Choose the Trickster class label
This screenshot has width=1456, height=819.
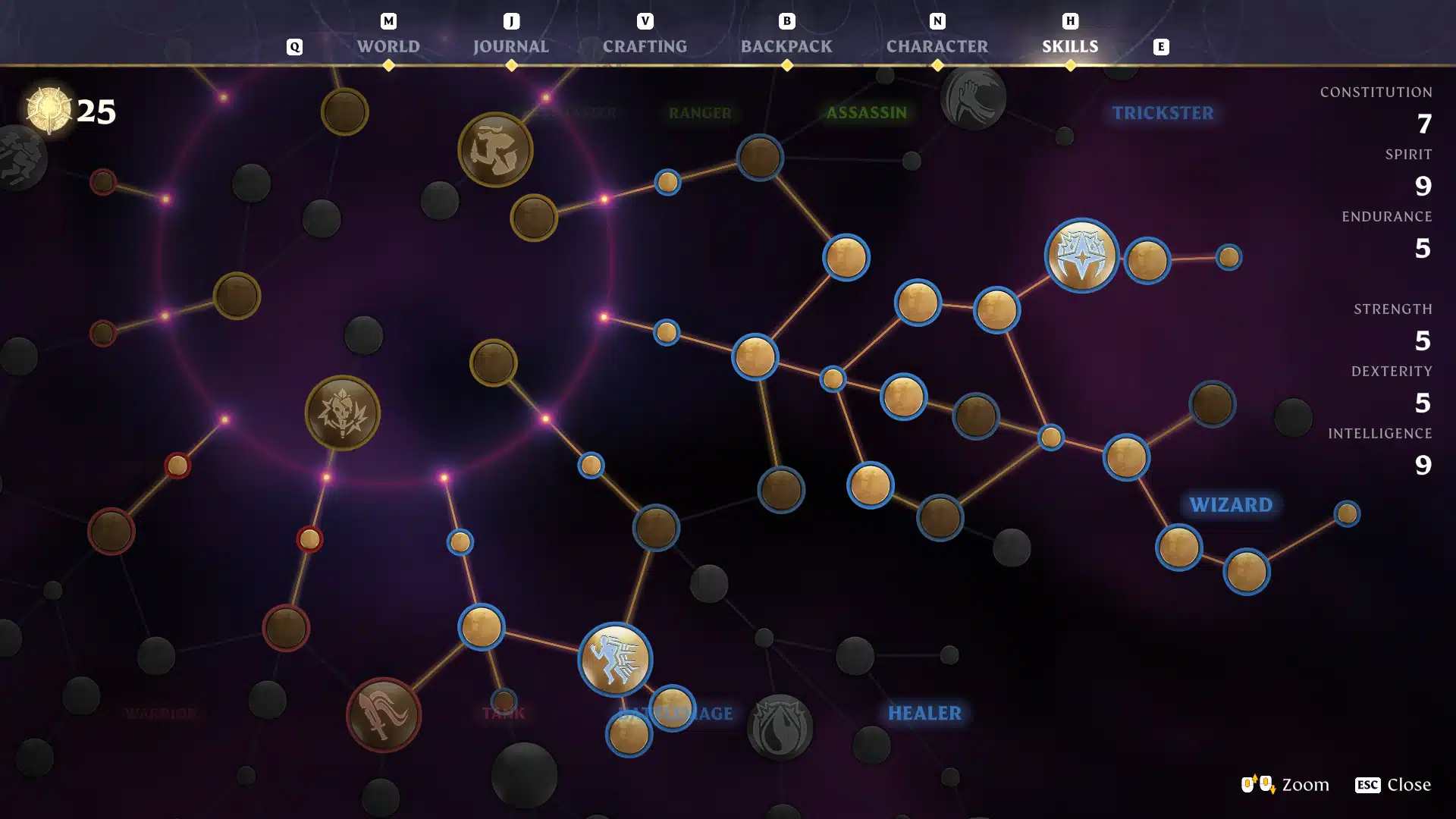click(1163, 113)
